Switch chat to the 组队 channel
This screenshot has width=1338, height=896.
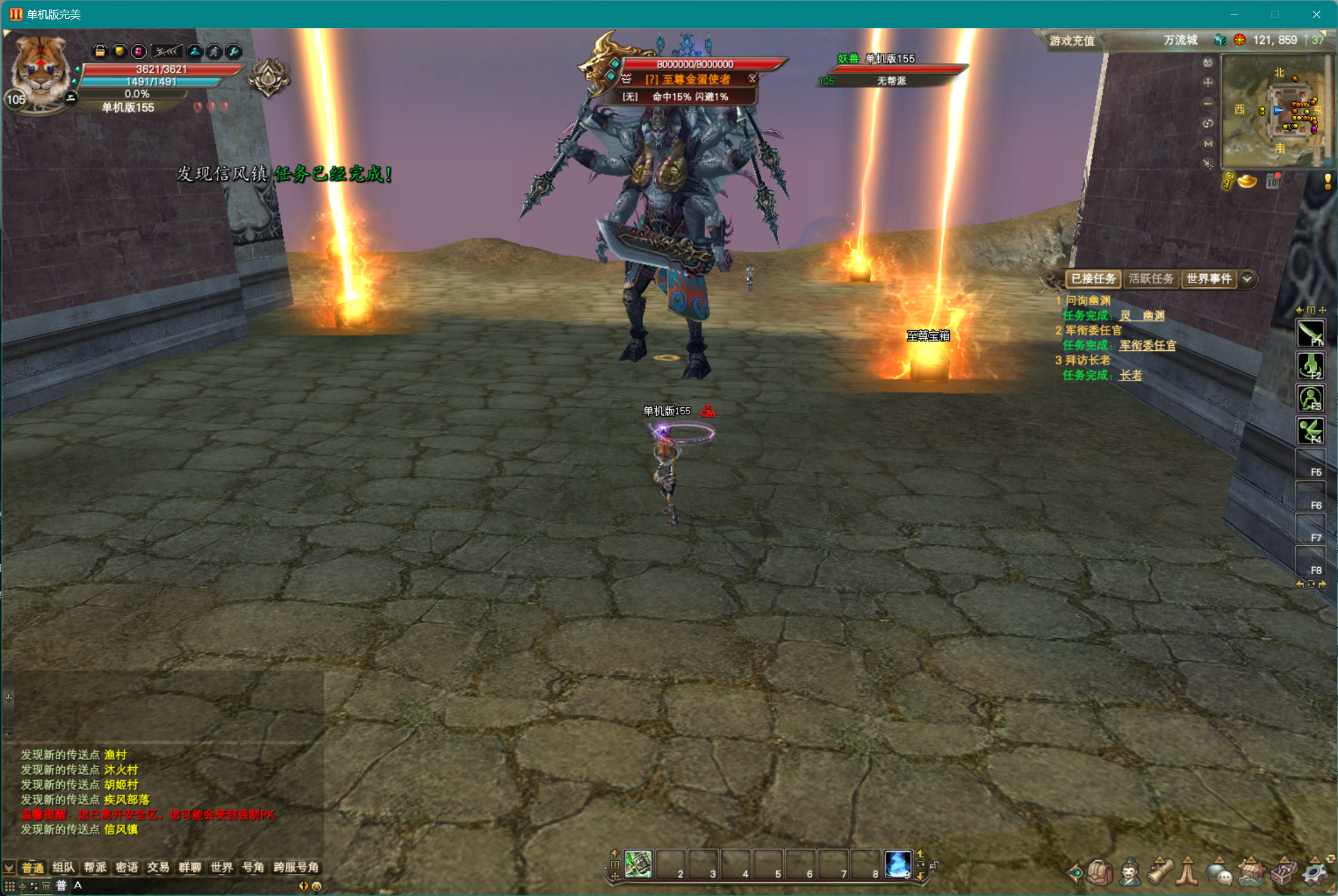point(64,868)
